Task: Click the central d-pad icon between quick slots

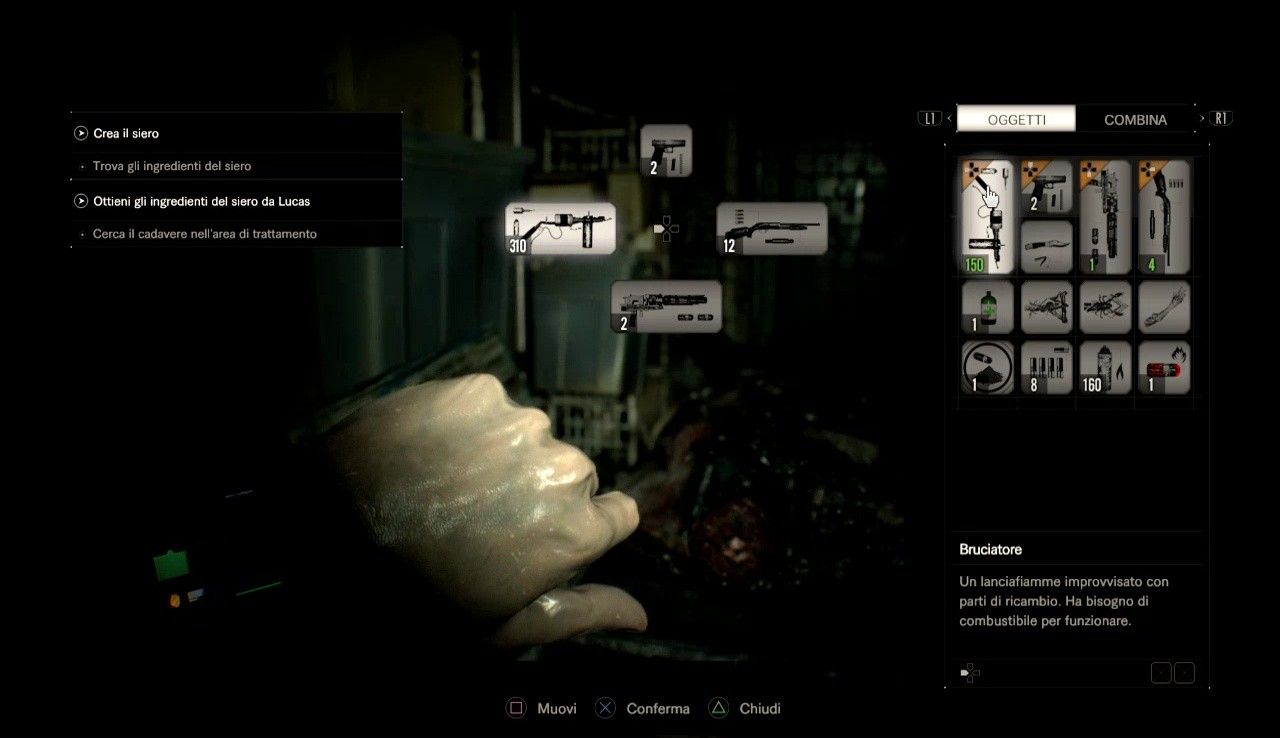Action: coord(666,228)
